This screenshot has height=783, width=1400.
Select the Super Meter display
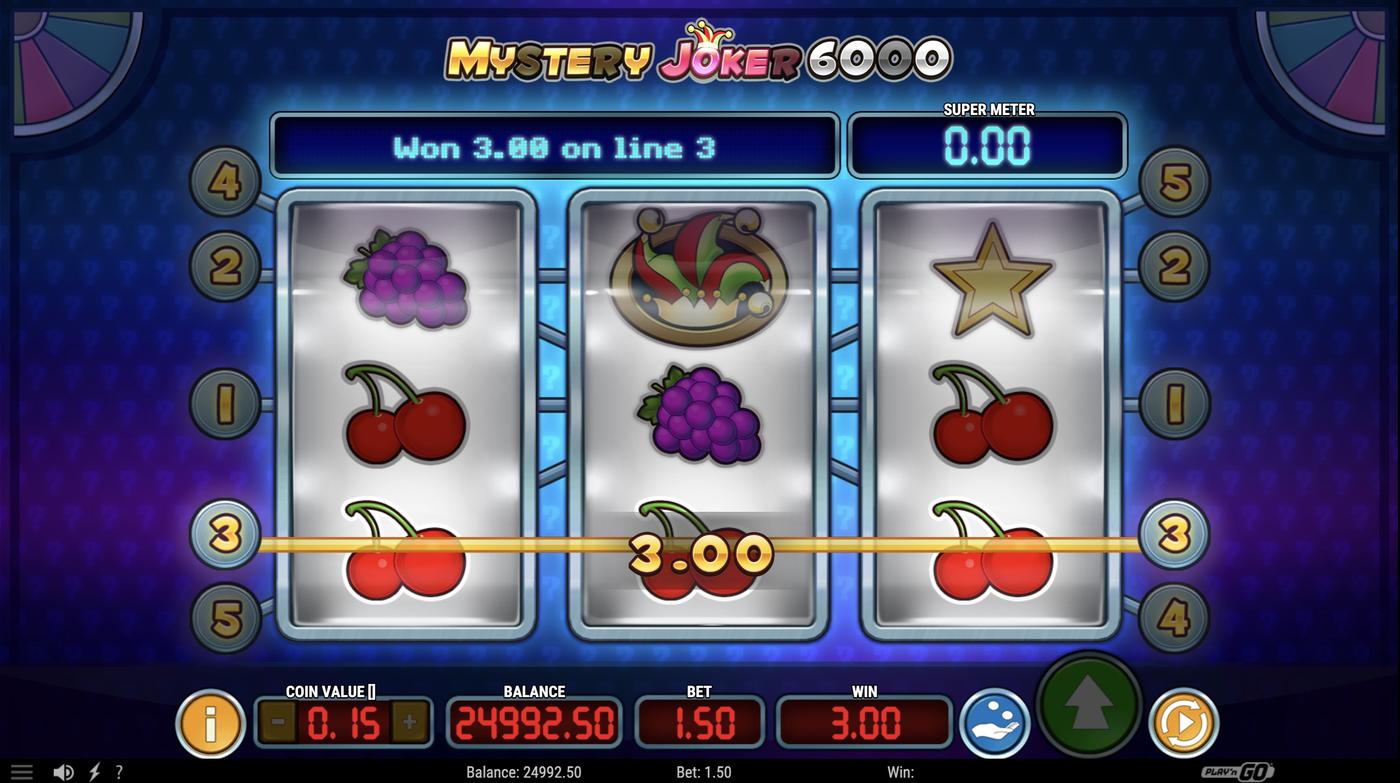988,146
